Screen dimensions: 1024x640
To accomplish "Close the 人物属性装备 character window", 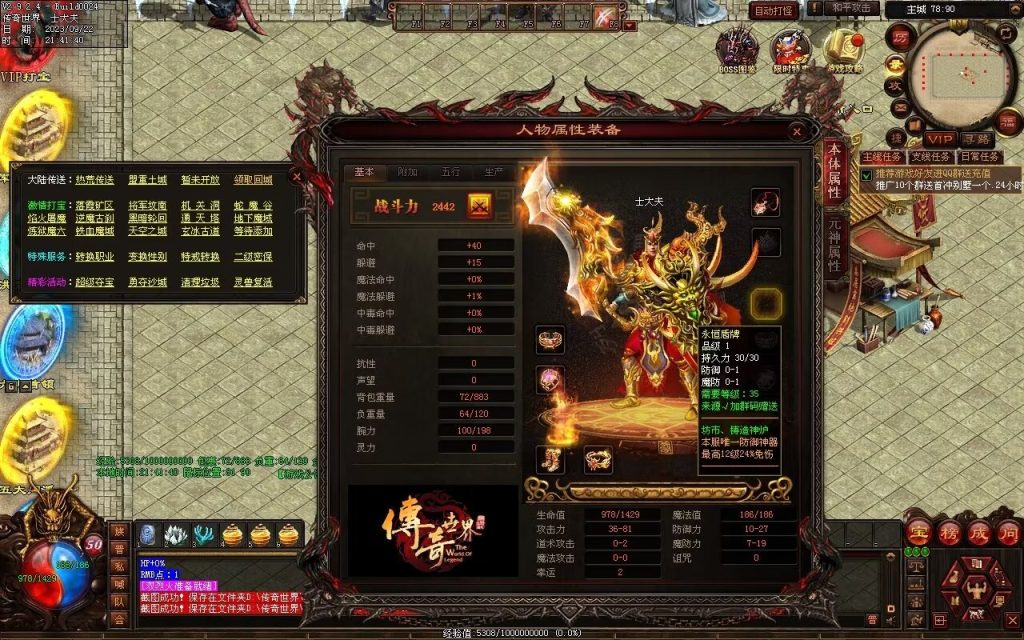I will [x=797, y=131].
